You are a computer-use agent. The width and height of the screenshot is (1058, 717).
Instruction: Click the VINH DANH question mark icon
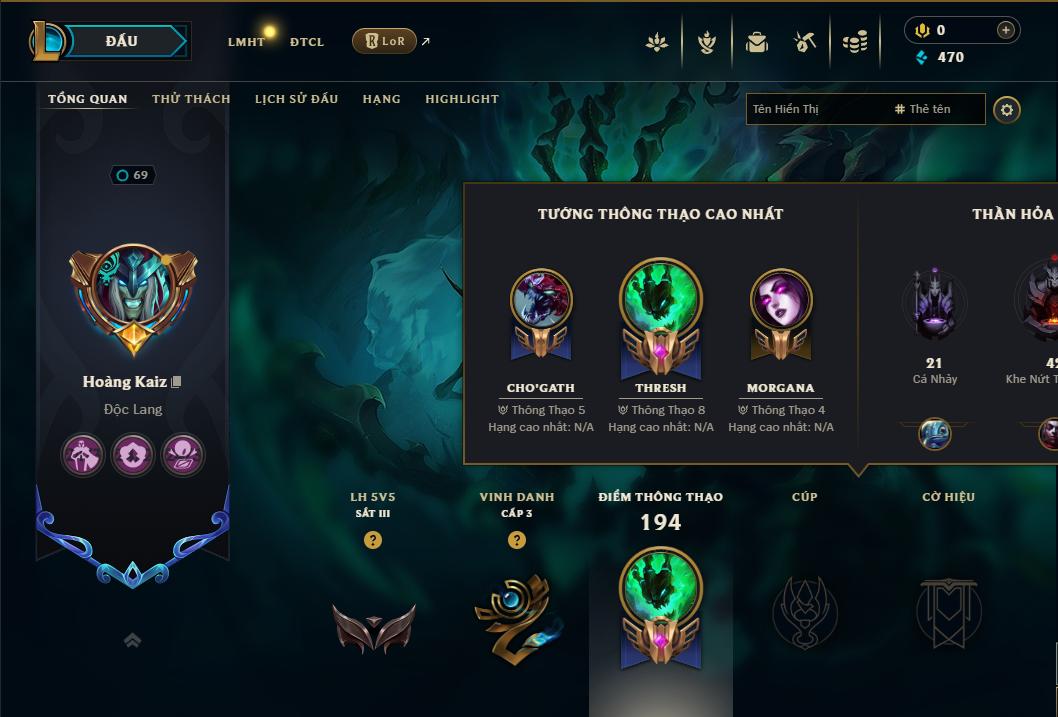point(517,540)
